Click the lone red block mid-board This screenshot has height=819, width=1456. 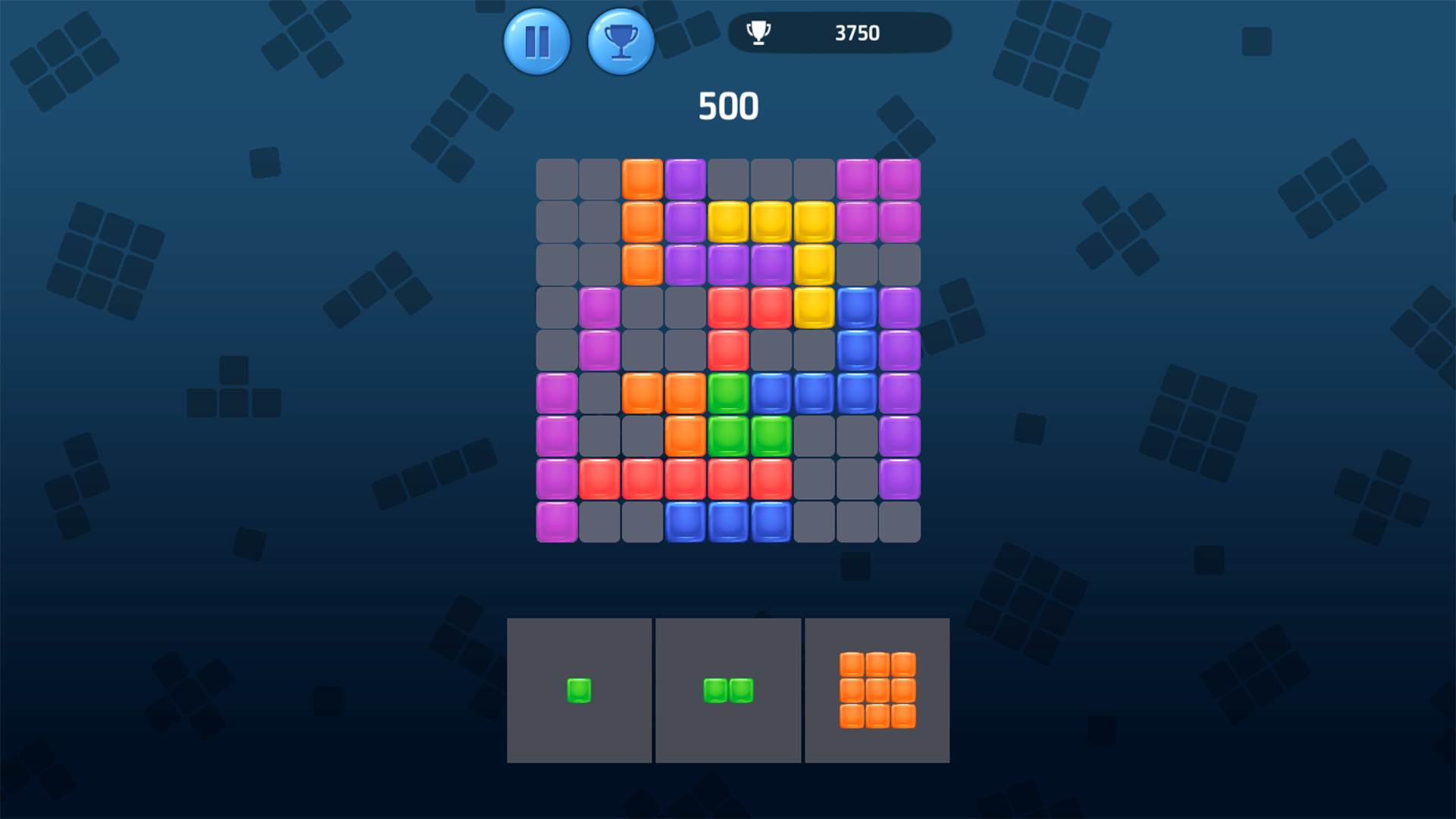point(729,350)
